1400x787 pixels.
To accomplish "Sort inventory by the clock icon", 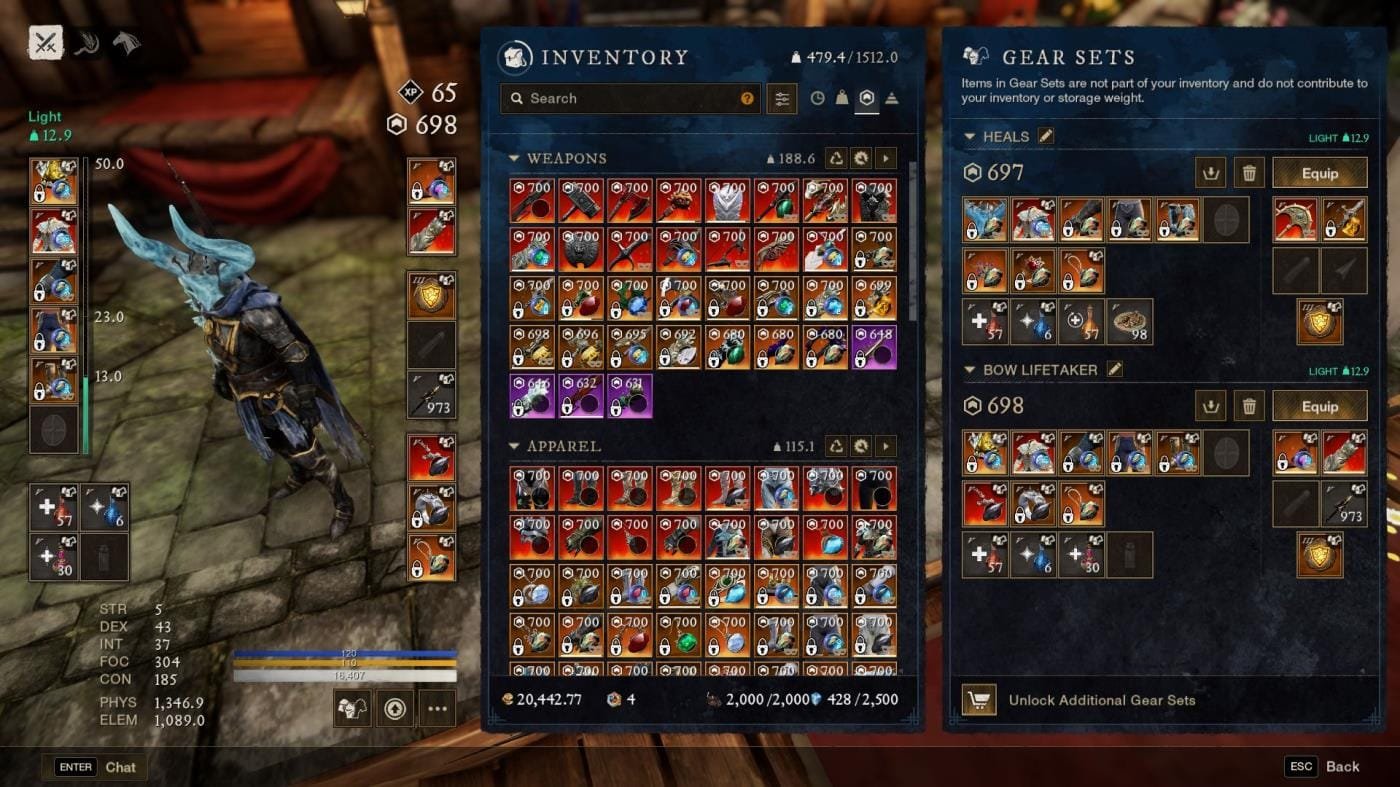I will point(817,98).
